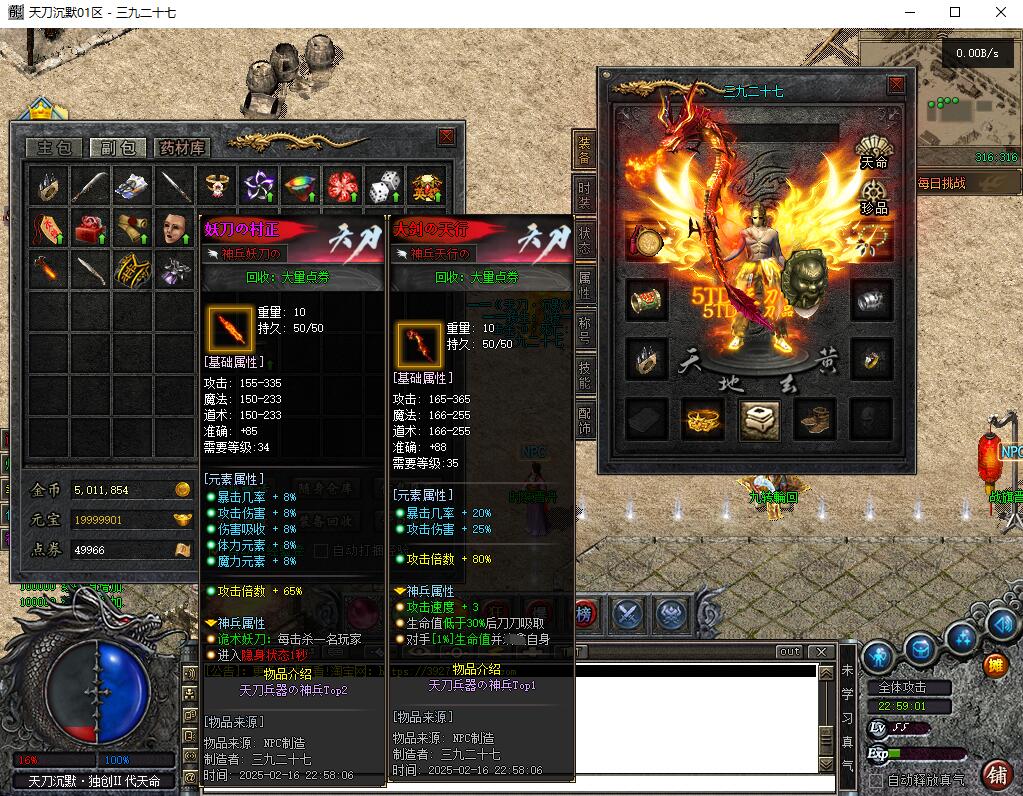
Task: Close the character equipment panel
Action: coord(896,86)
